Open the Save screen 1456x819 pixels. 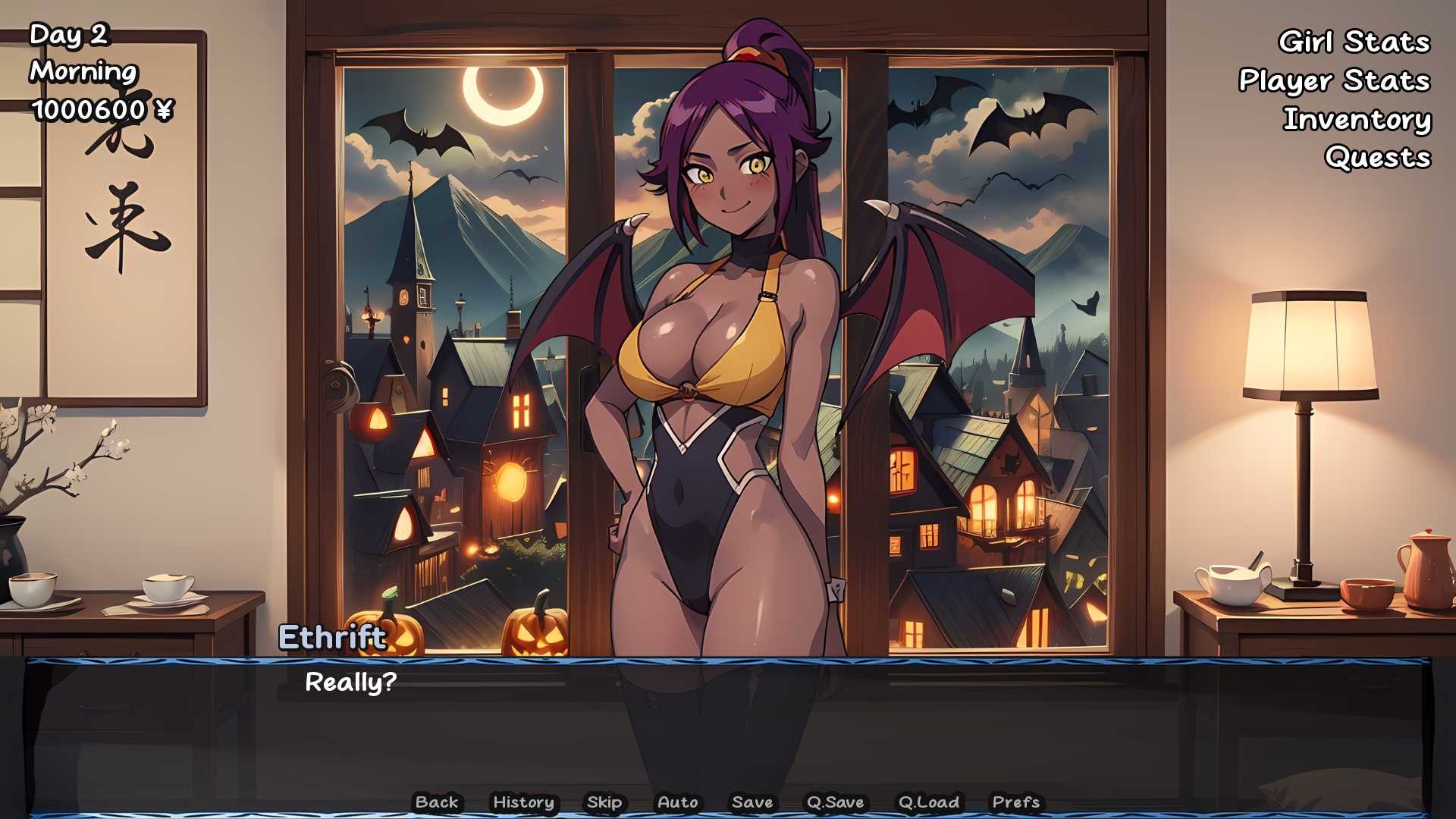[752, 802]
